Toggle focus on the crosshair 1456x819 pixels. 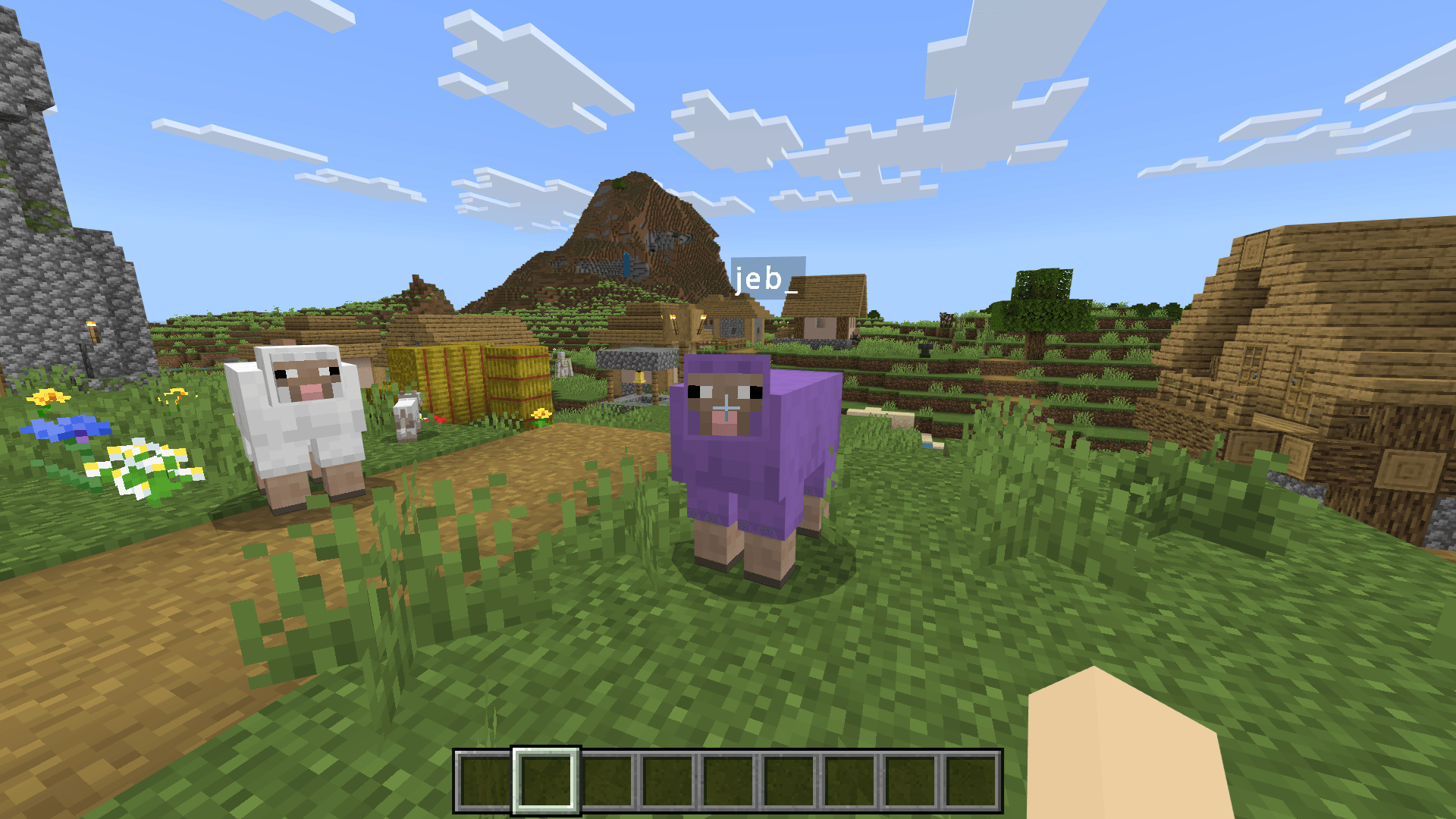click(x=728, y=409)
